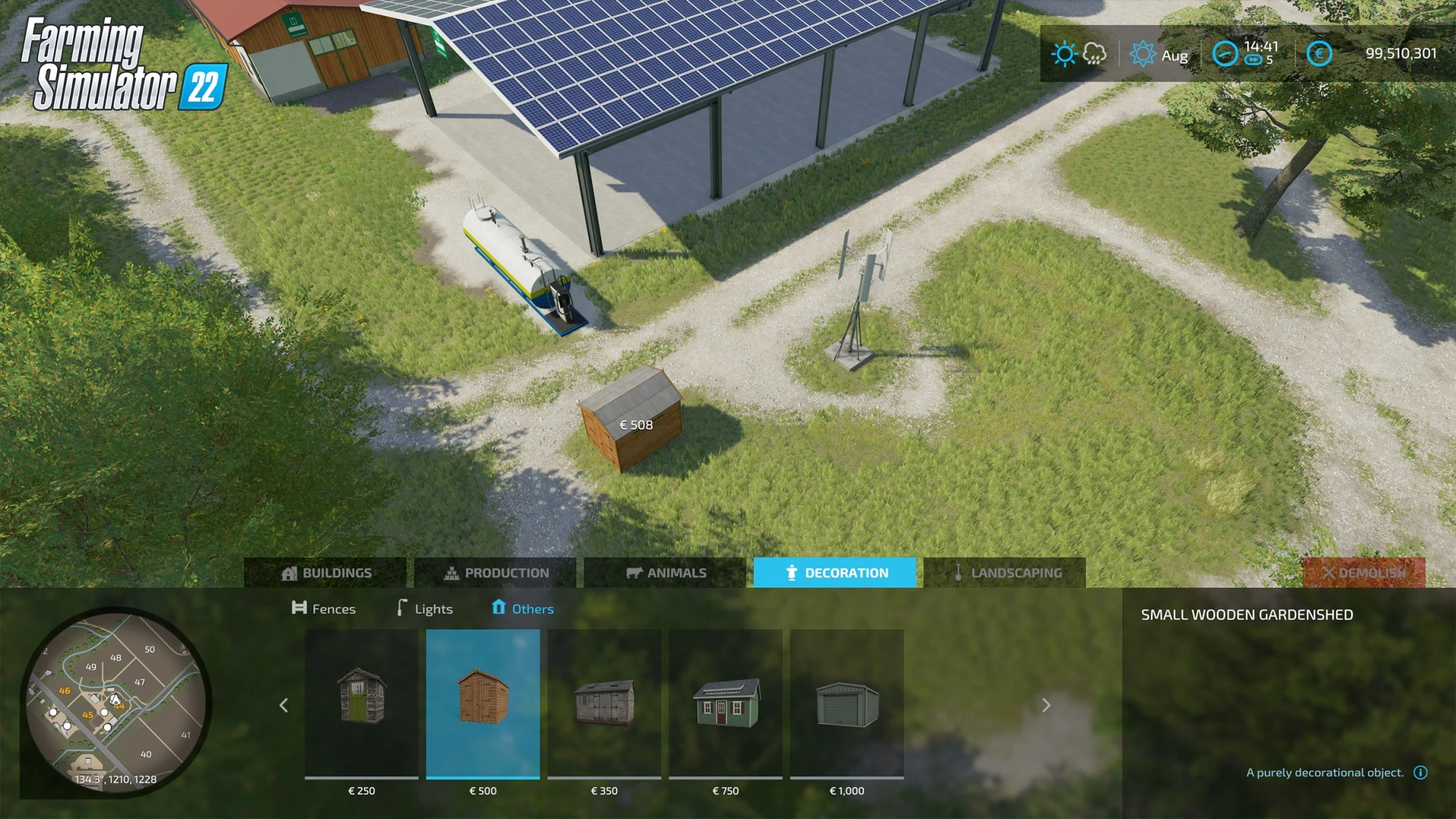Click the speedometer clock icon
This screenshot has height=819, width=1456.
pos(1225,52)
